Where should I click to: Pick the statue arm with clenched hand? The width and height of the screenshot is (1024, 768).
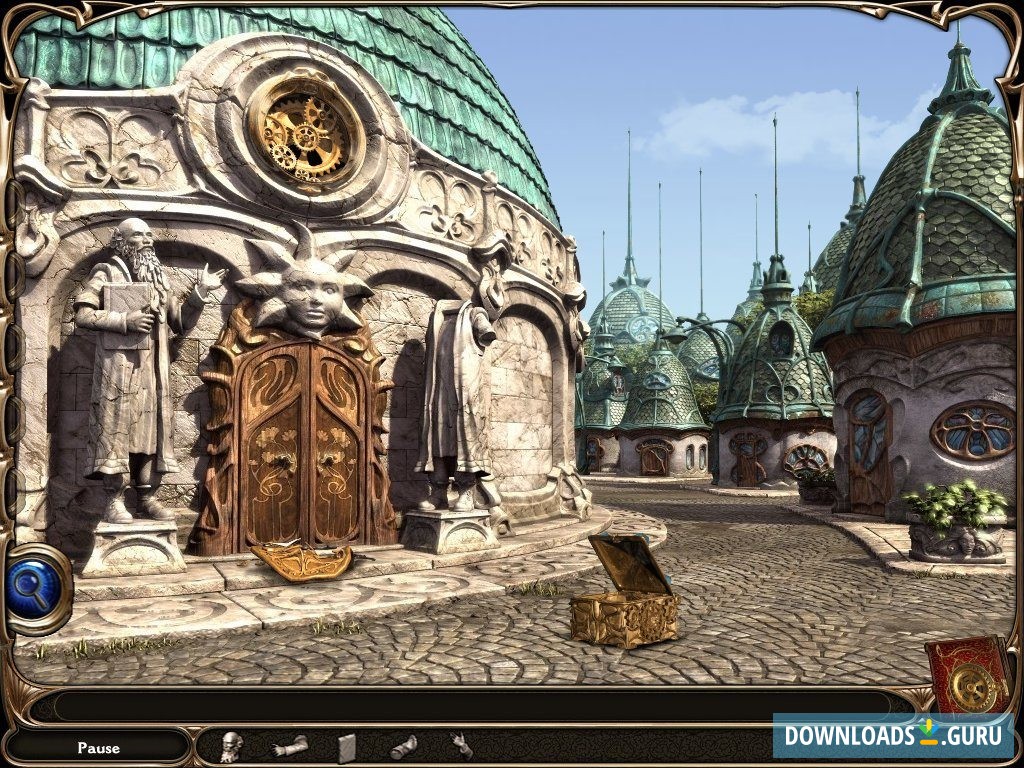289,746
